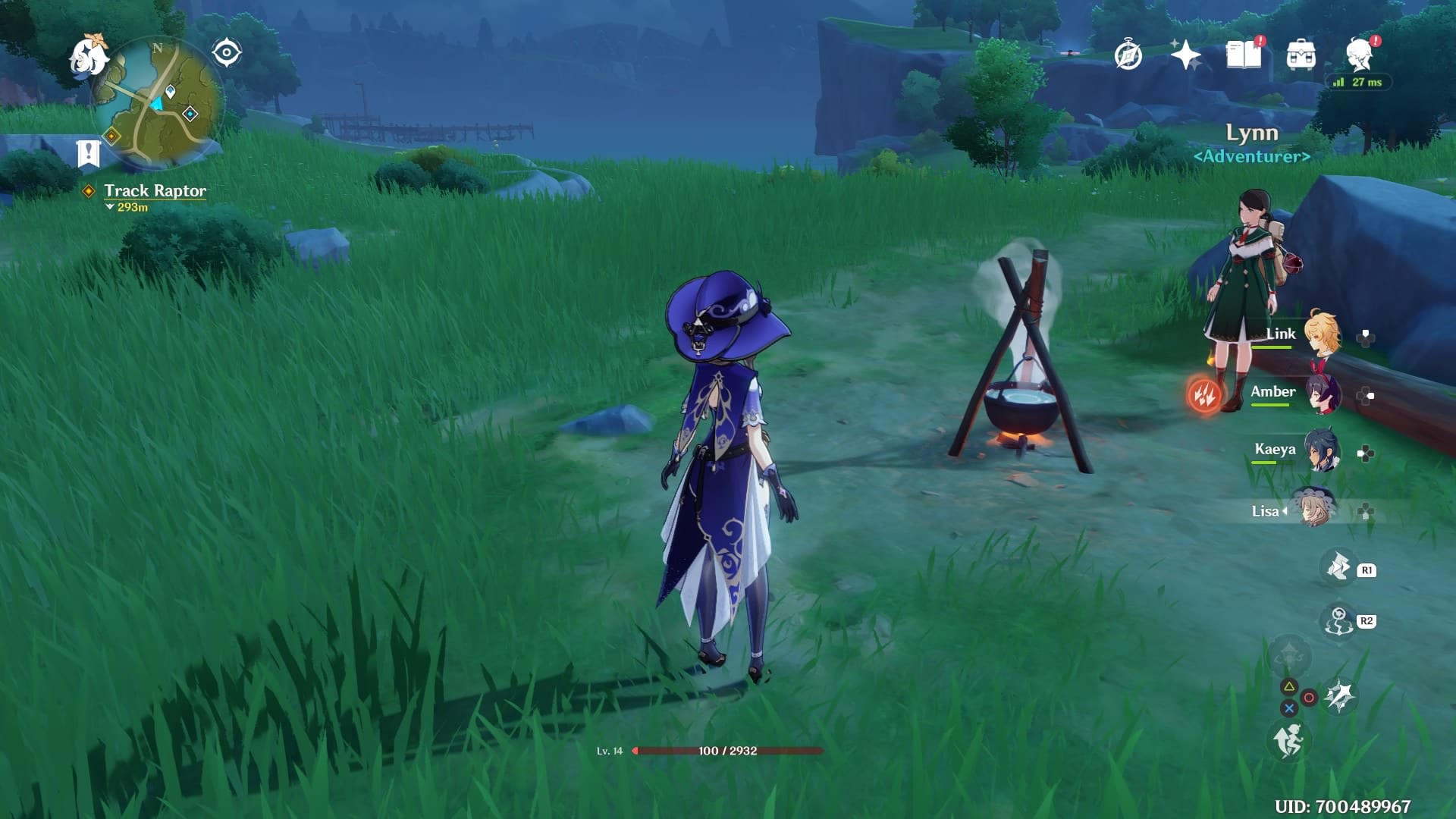The image size is (1456, 819).
Task: Unleash the Elemental Burst R2 icon
Action: click(x=1337, y=620)
